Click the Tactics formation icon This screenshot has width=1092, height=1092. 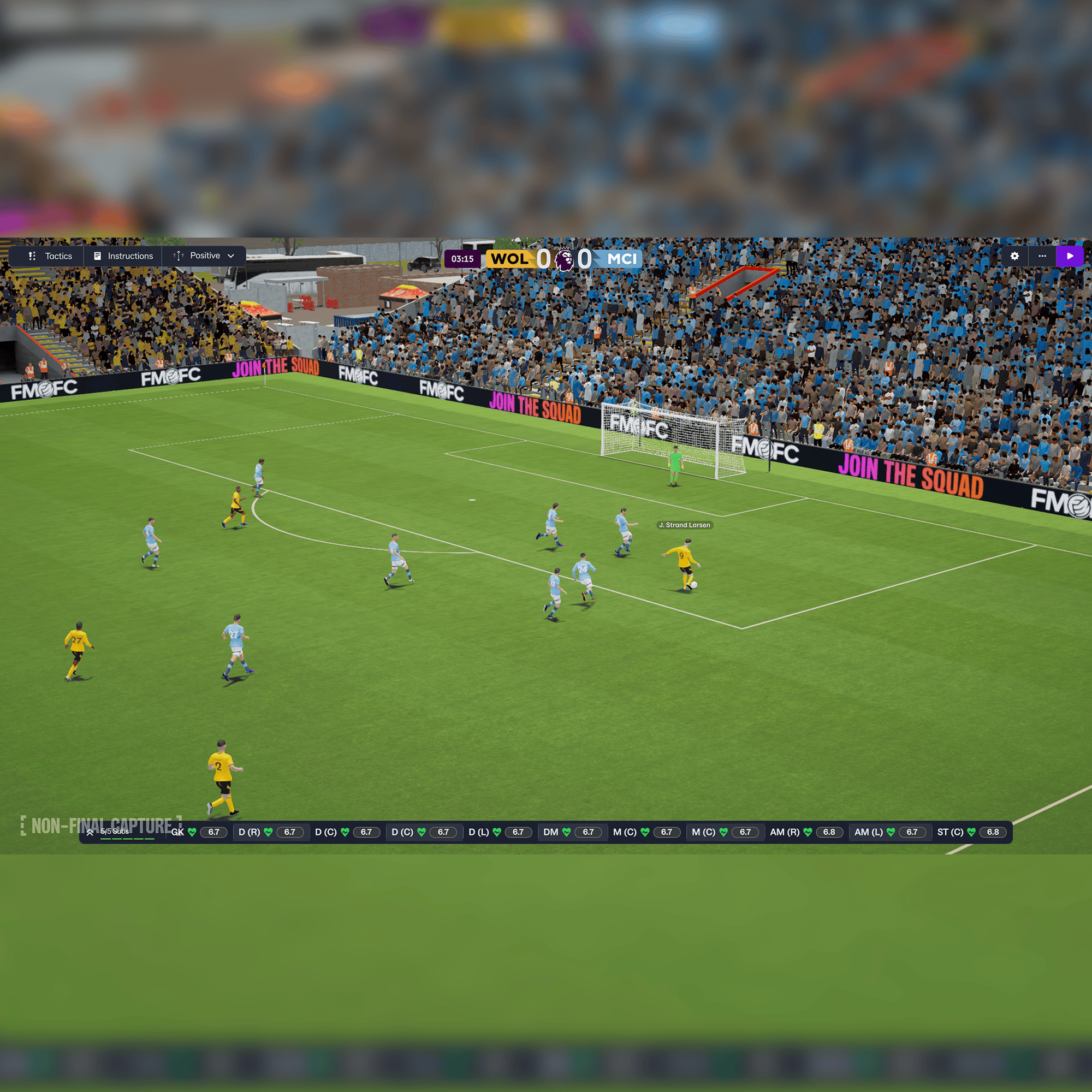[32, 256]
